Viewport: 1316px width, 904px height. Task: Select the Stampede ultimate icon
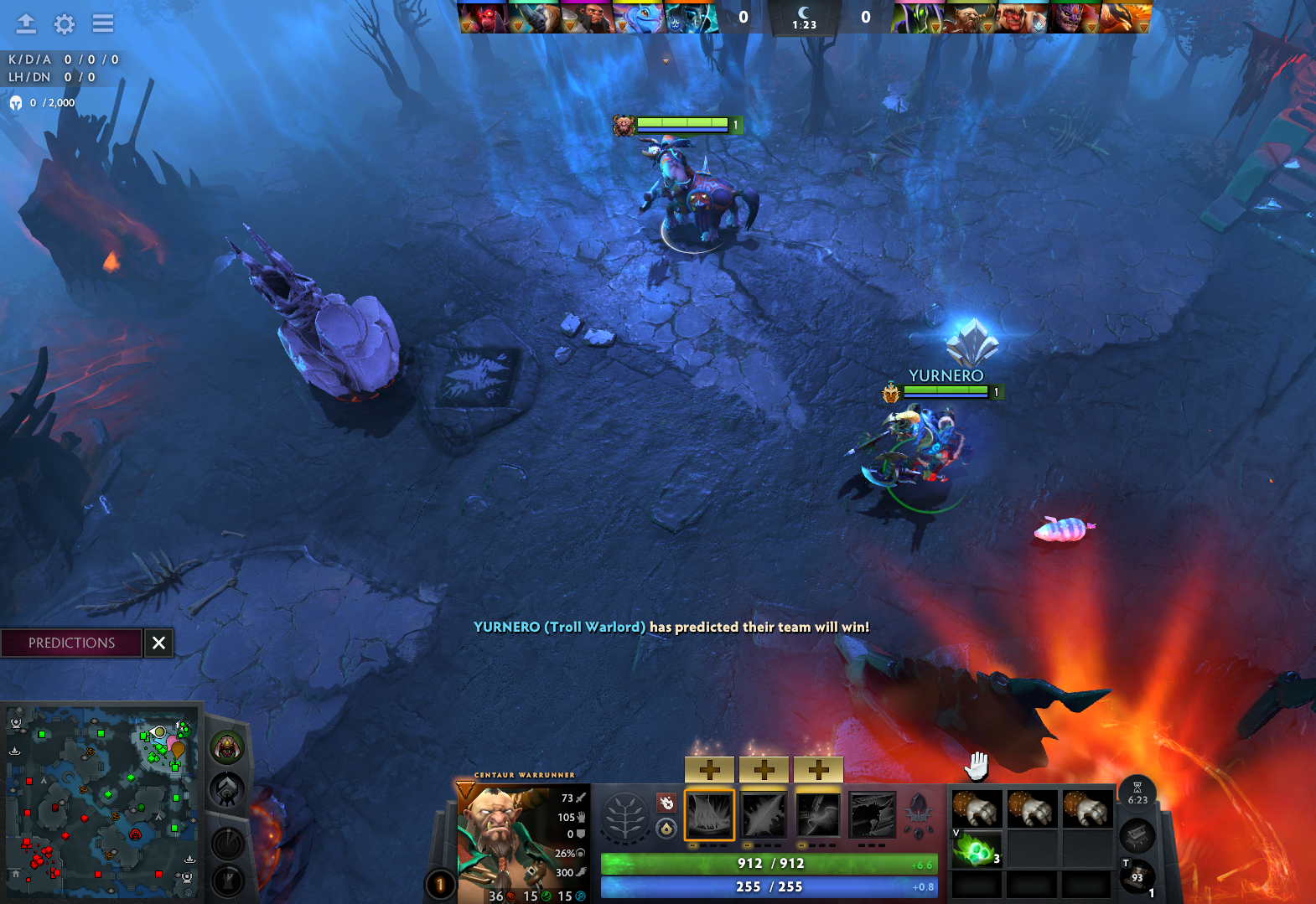click(x=873, y=814)
